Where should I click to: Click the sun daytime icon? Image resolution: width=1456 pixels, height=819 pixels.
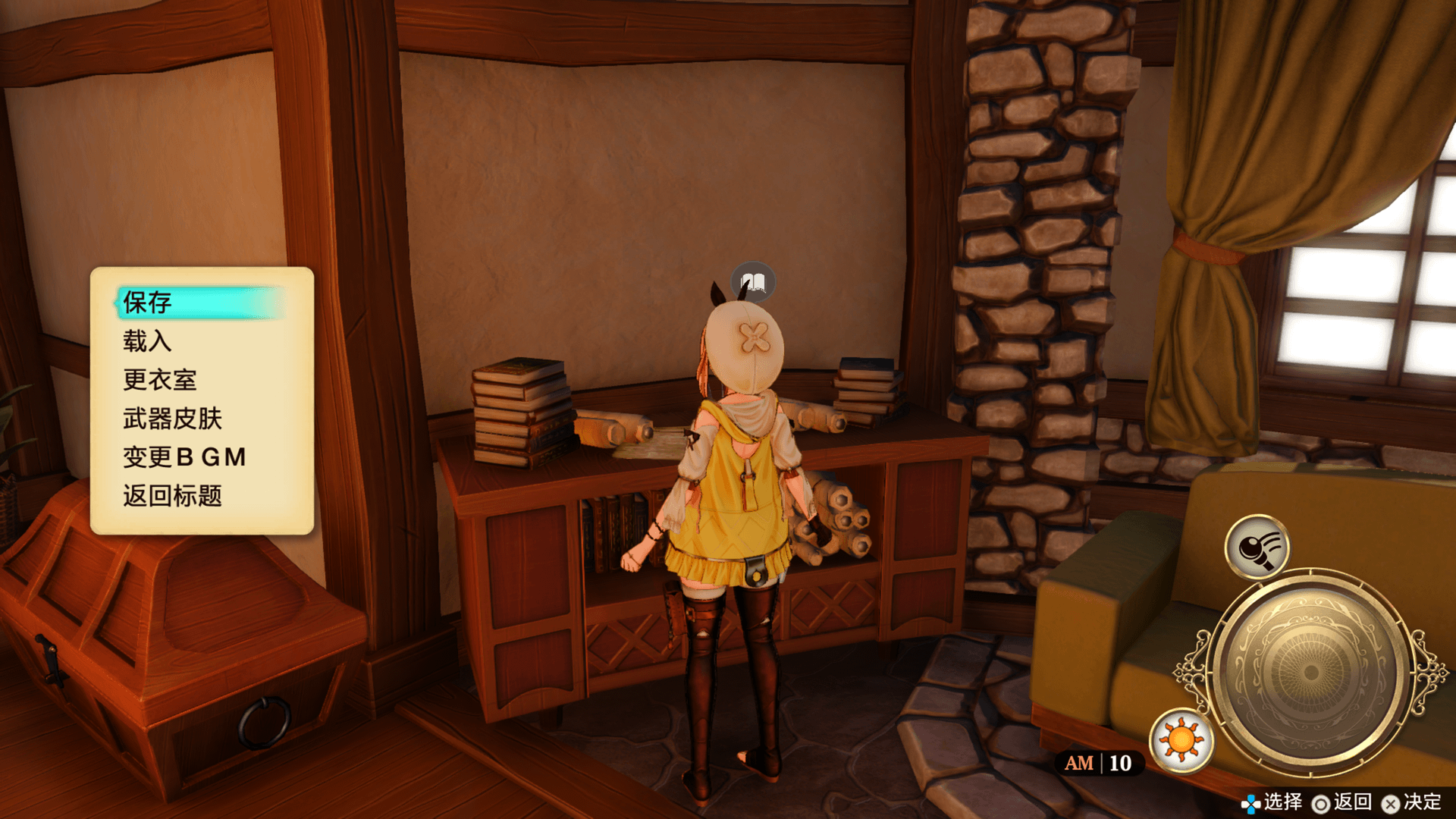1181,740
